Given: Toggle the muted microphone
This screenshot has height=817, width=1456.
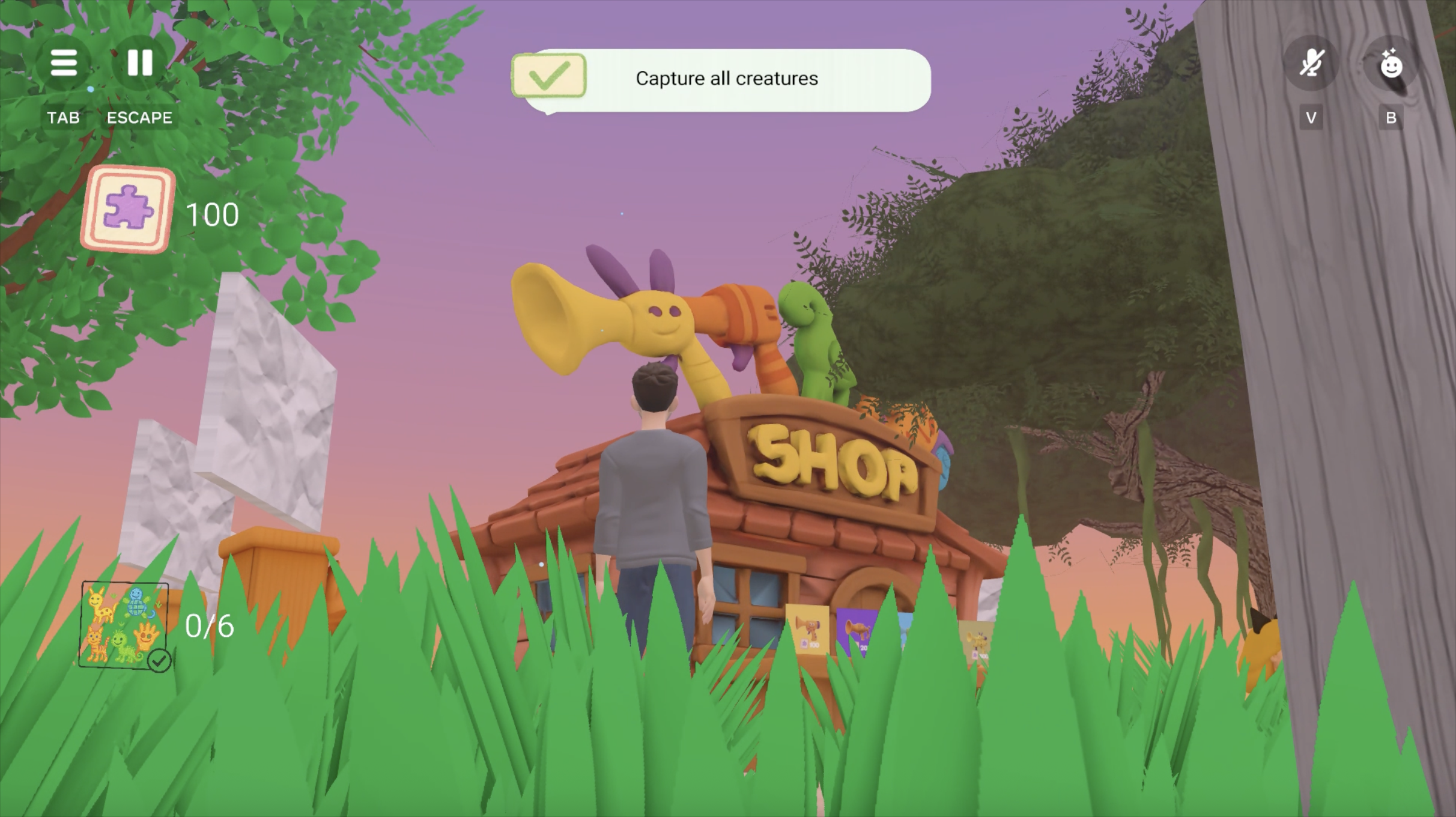Looking at the screenshot, I should tap(1311, 64).
